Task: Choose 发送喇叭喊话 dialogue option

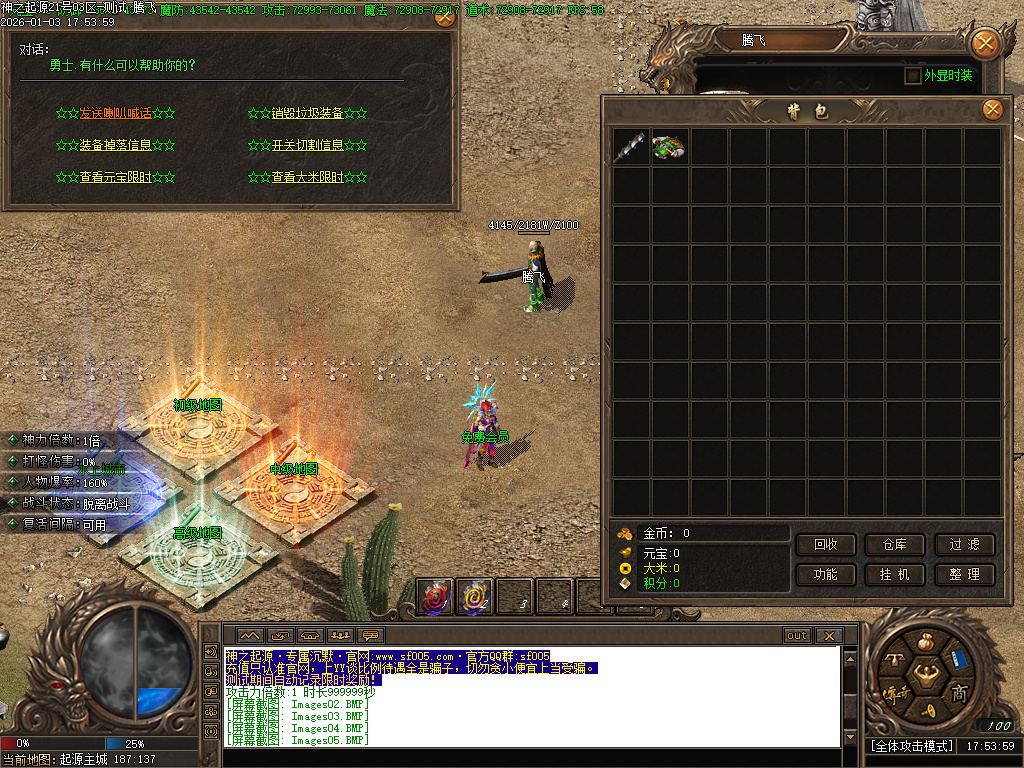Action: pos(115,113)
